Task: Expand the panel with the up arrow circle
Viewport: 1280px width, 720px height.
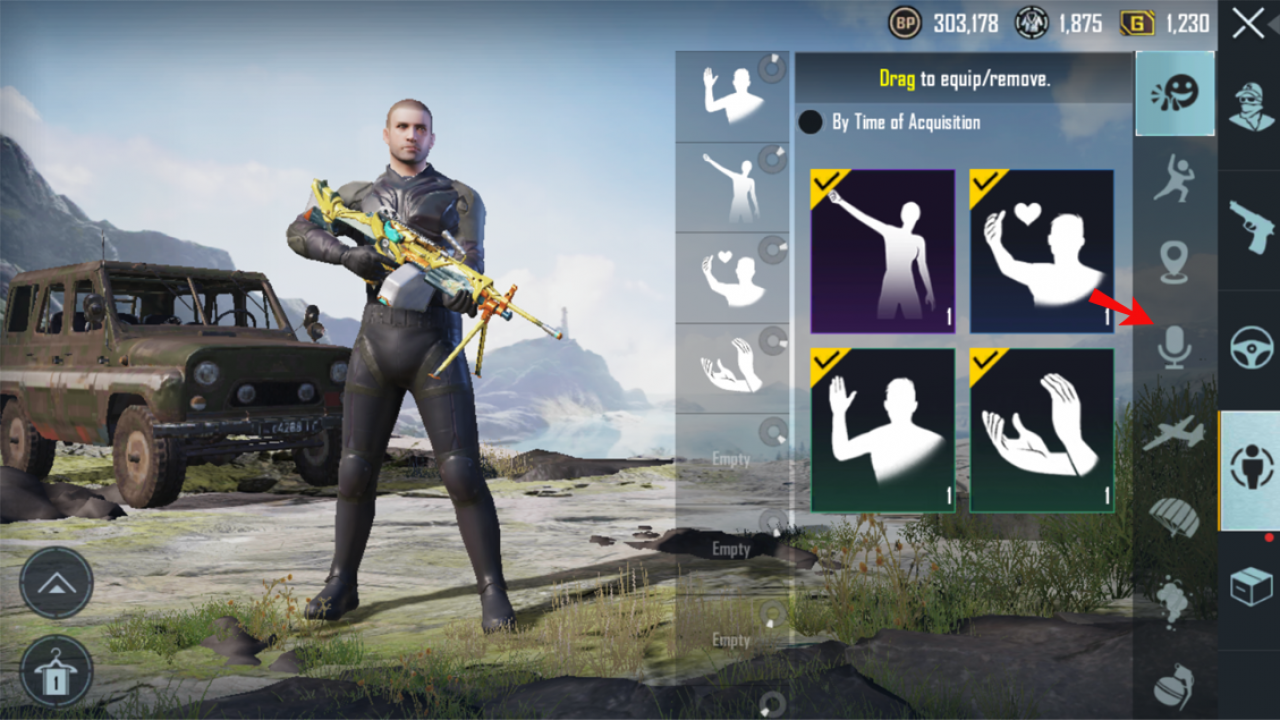Action: [57, 583]
